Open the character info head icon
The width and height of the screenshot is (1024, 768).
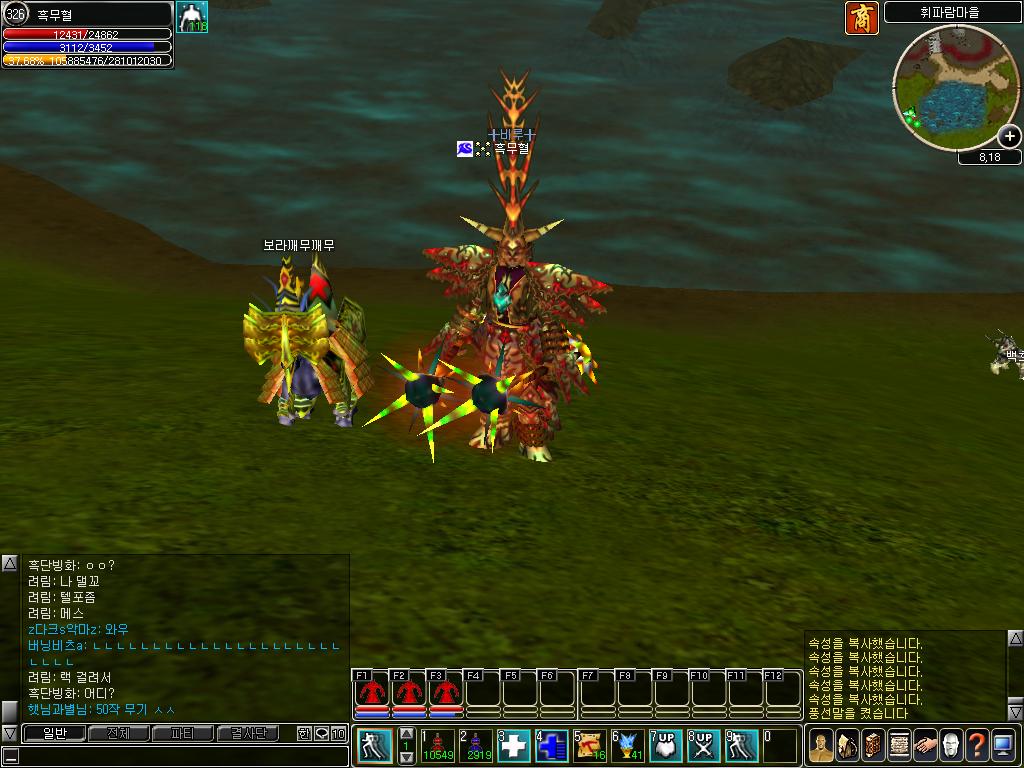tap(821, 745)
